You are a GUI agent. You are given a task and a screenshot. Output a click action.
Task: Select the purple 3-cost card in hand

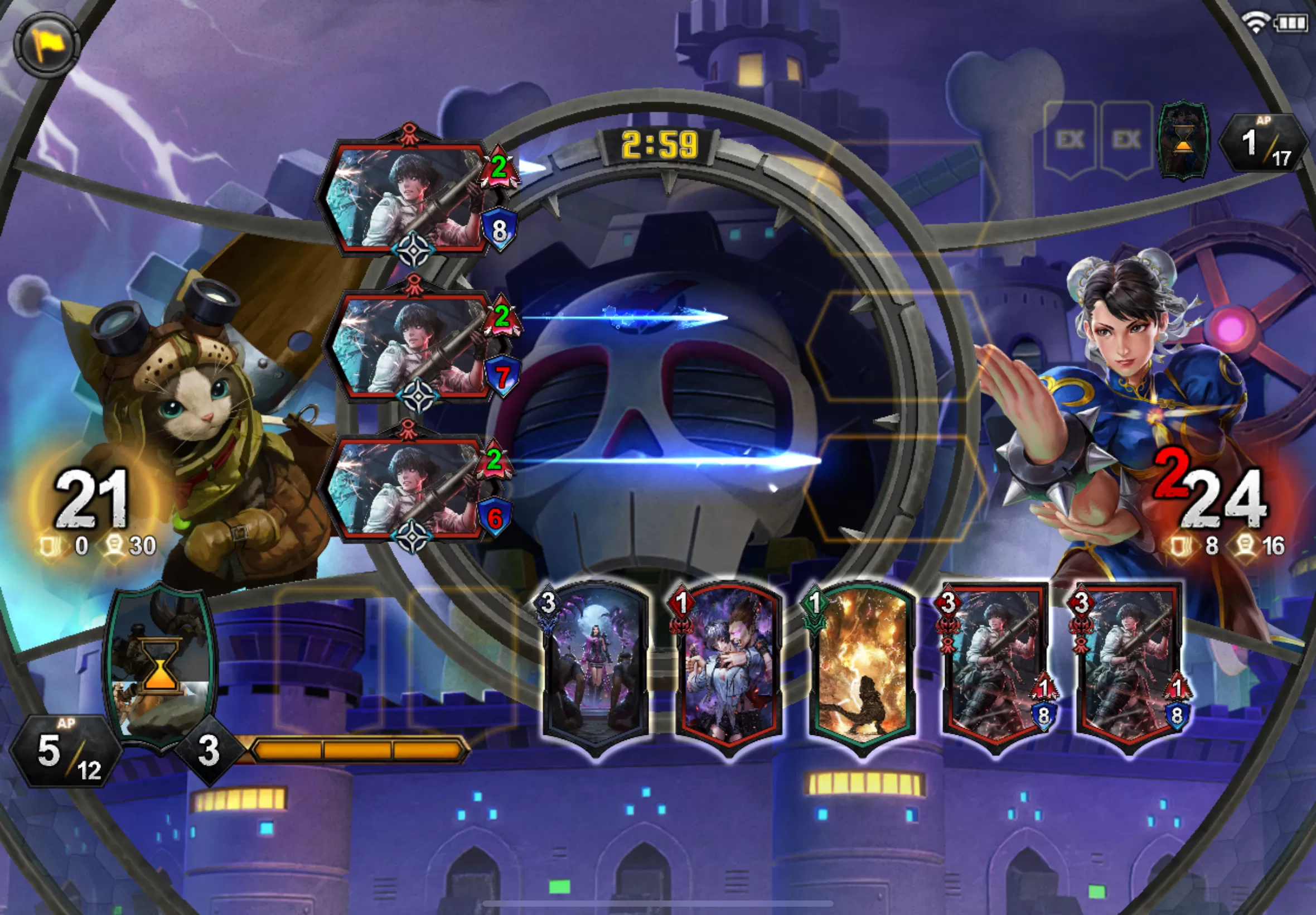pos(596,668)
